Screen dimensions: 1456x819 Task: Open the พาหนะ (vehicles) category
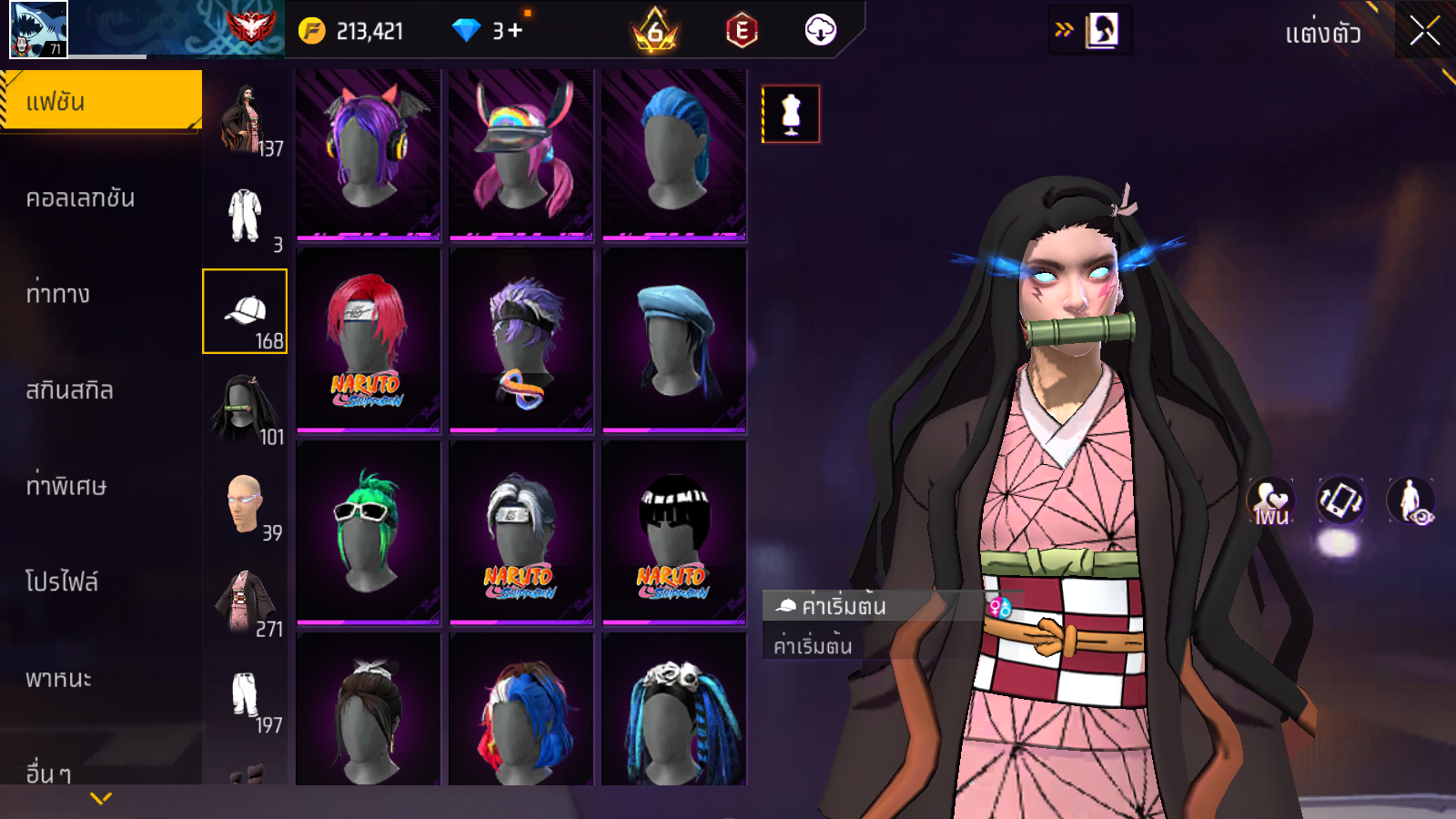pos(59,679)
